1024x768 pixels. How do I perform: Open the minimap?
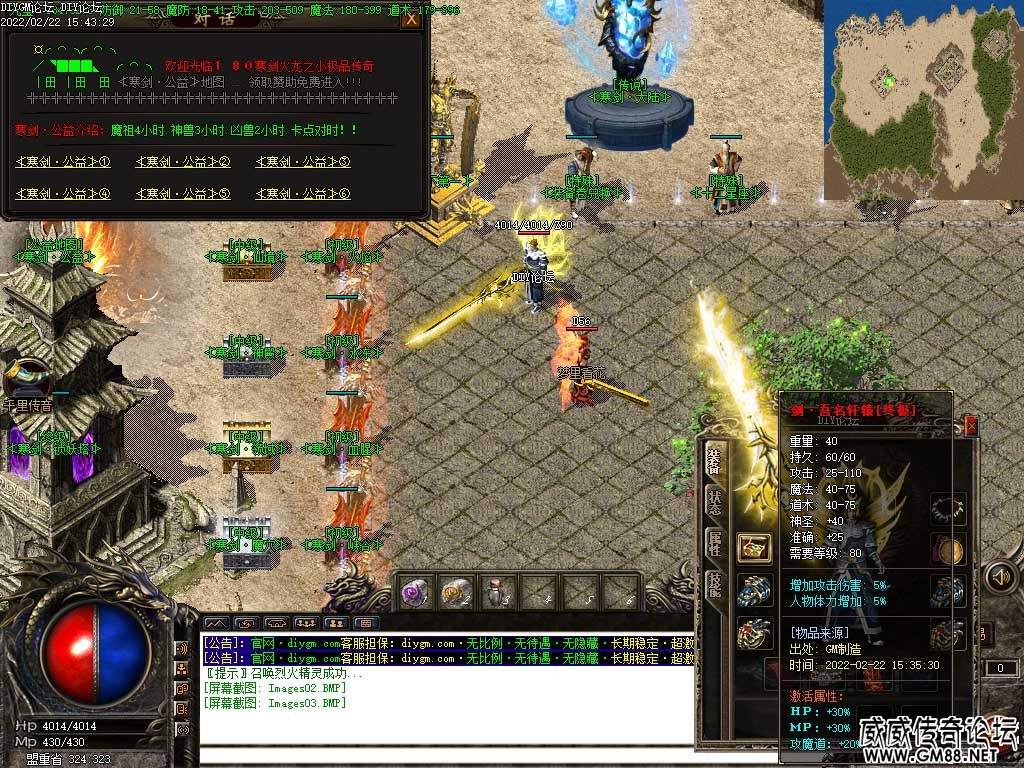(x=922, y=99)
